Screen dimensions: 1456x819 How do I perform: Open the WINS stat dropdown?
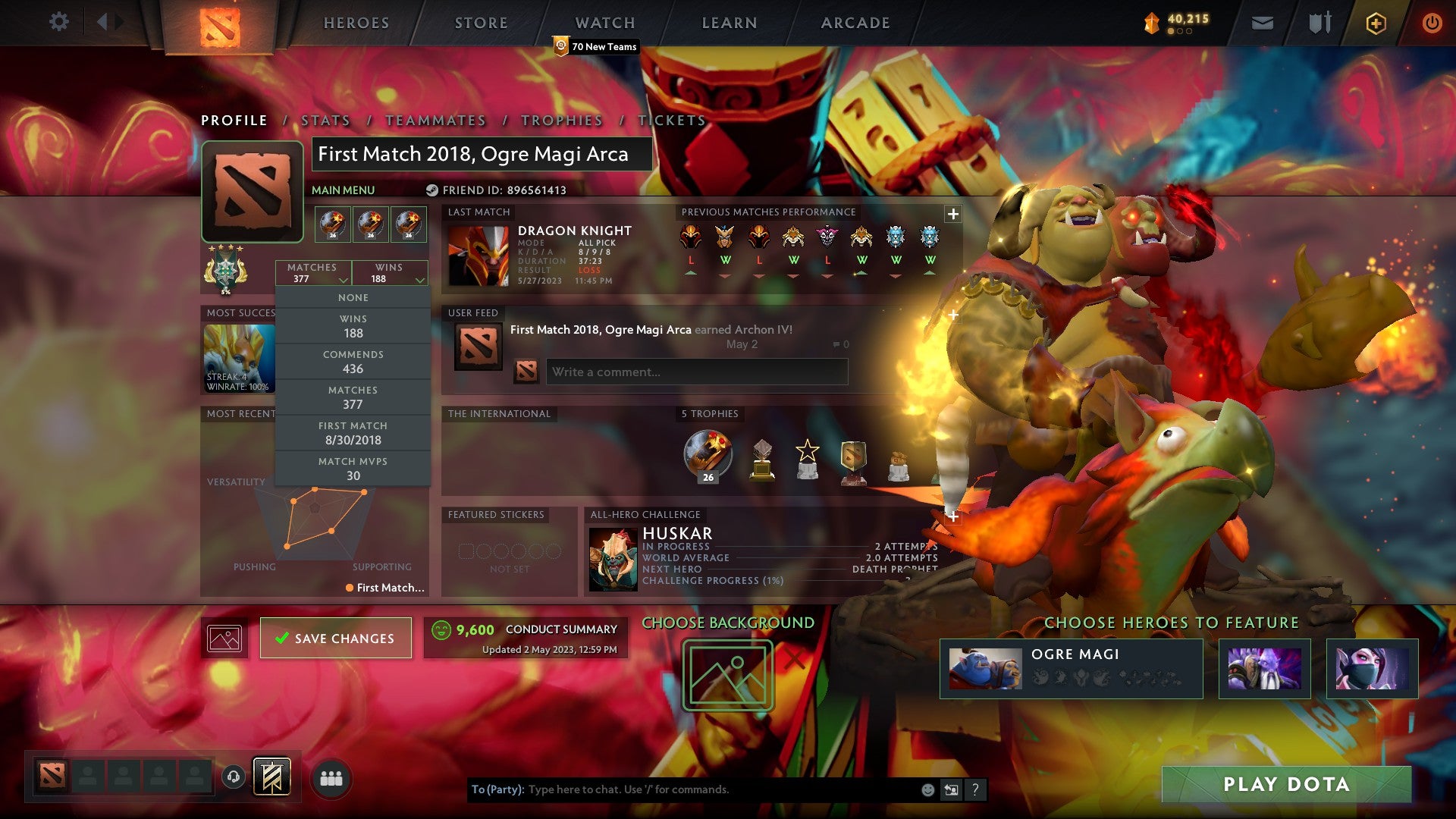pyautogui.click(x=389, y=273)
